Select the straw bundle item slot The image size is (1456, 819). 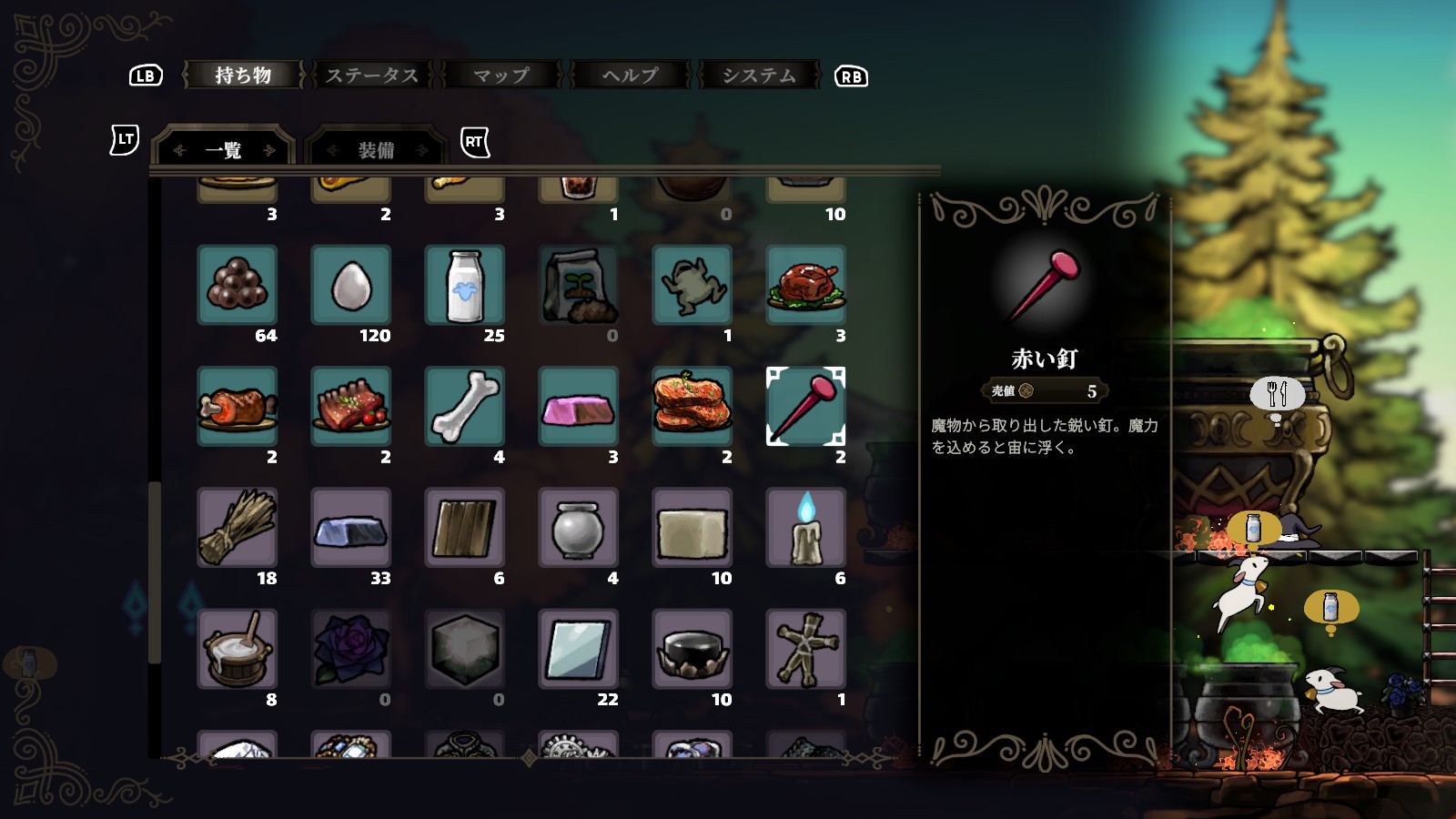238,528
